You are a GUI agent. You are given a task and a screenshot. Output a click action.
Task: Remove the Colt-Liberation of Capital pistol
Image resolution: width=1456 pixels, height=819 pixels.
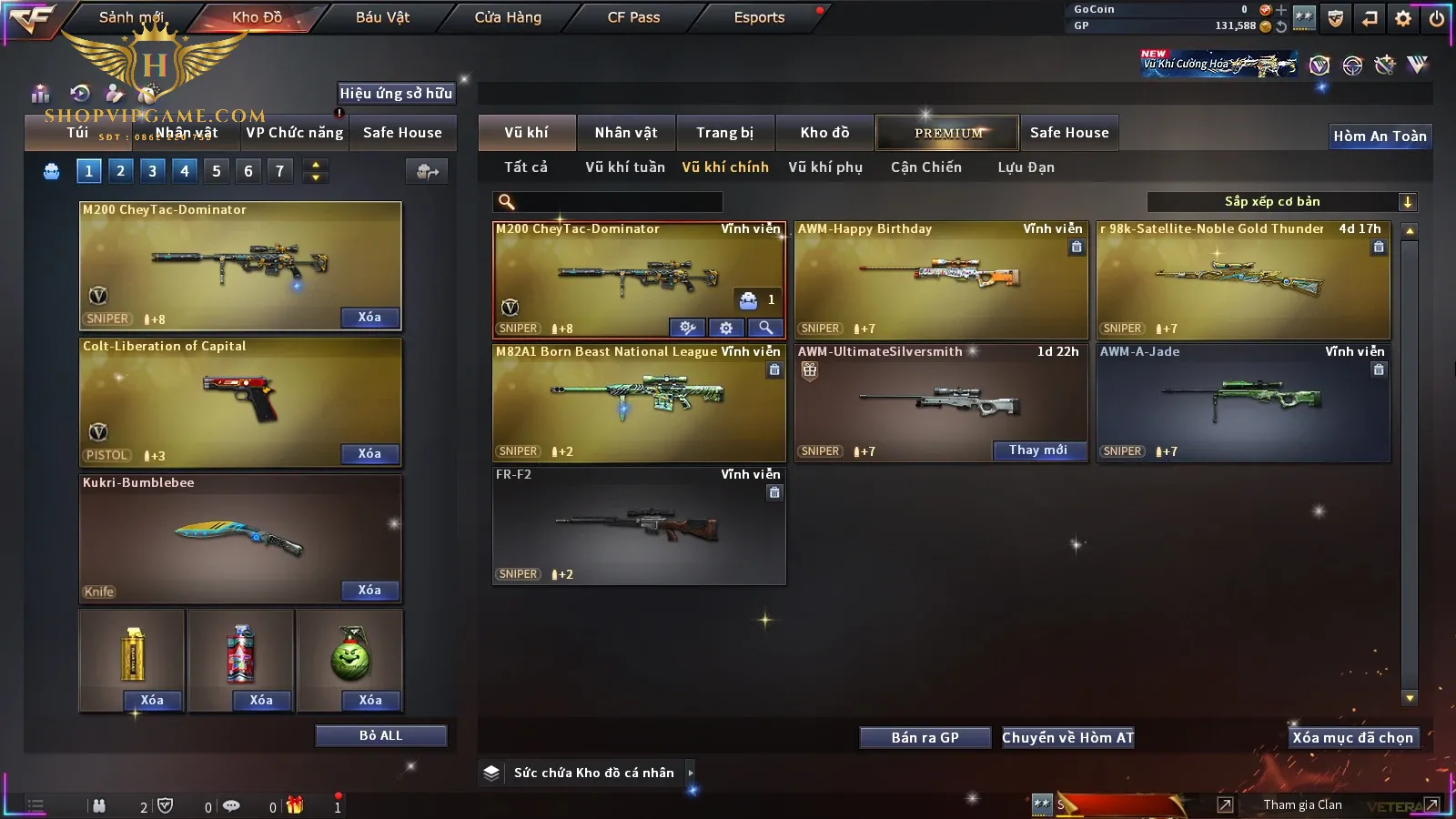click(x=369, y=454)
